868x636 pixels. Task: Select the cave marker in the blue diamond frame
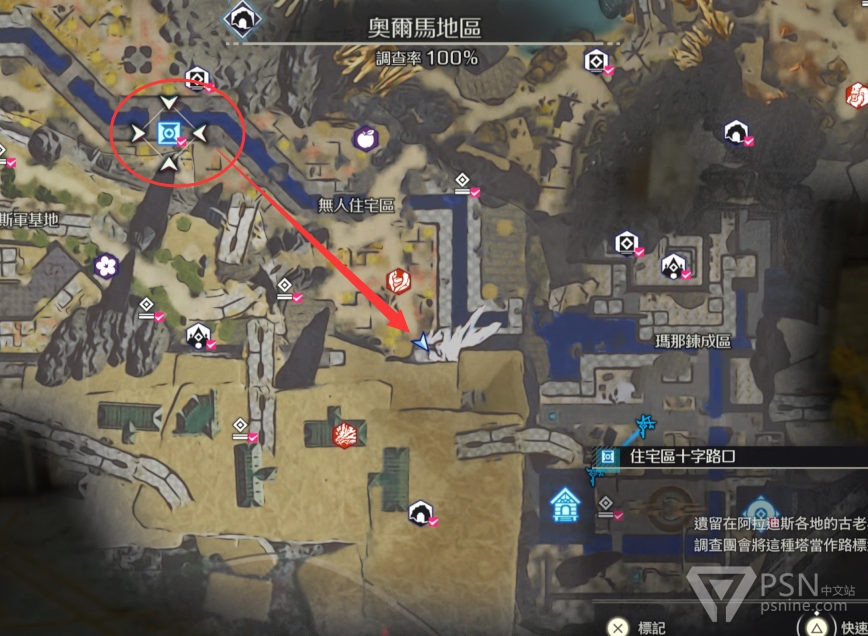[x=240, y=17]
